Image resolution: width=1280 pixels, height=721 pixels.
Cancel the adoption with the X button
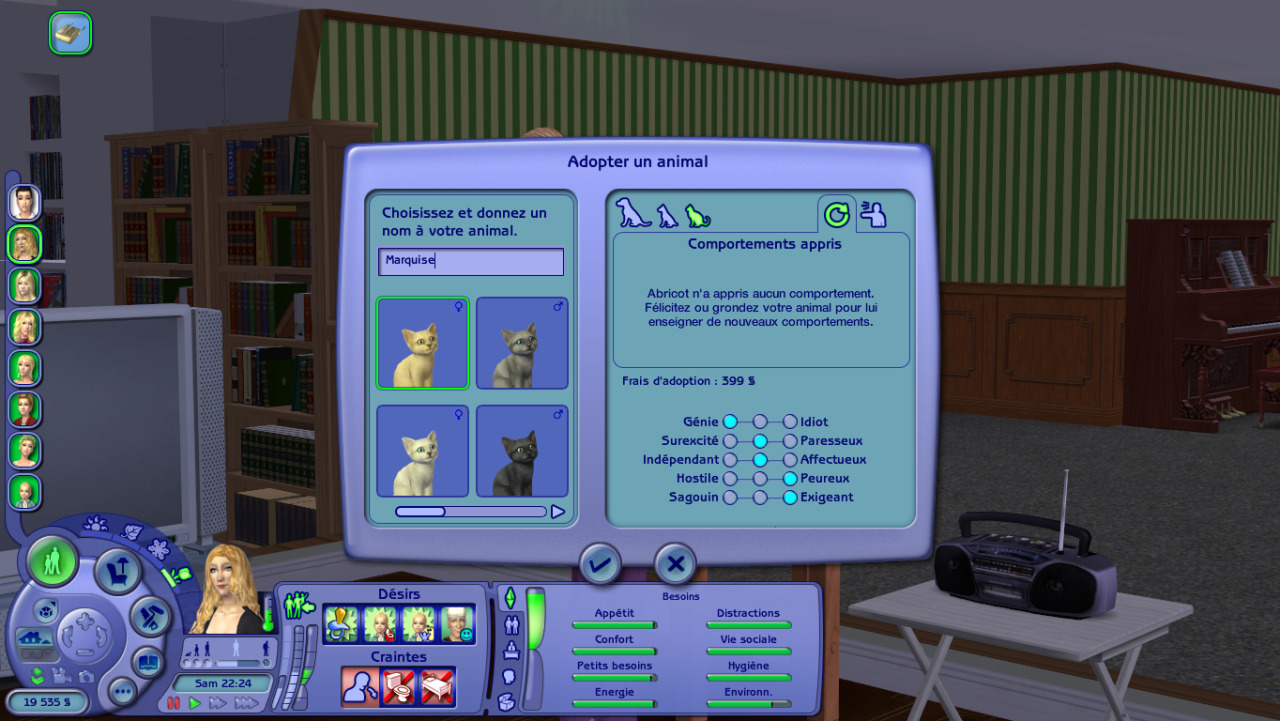click(x=675, y=564)
